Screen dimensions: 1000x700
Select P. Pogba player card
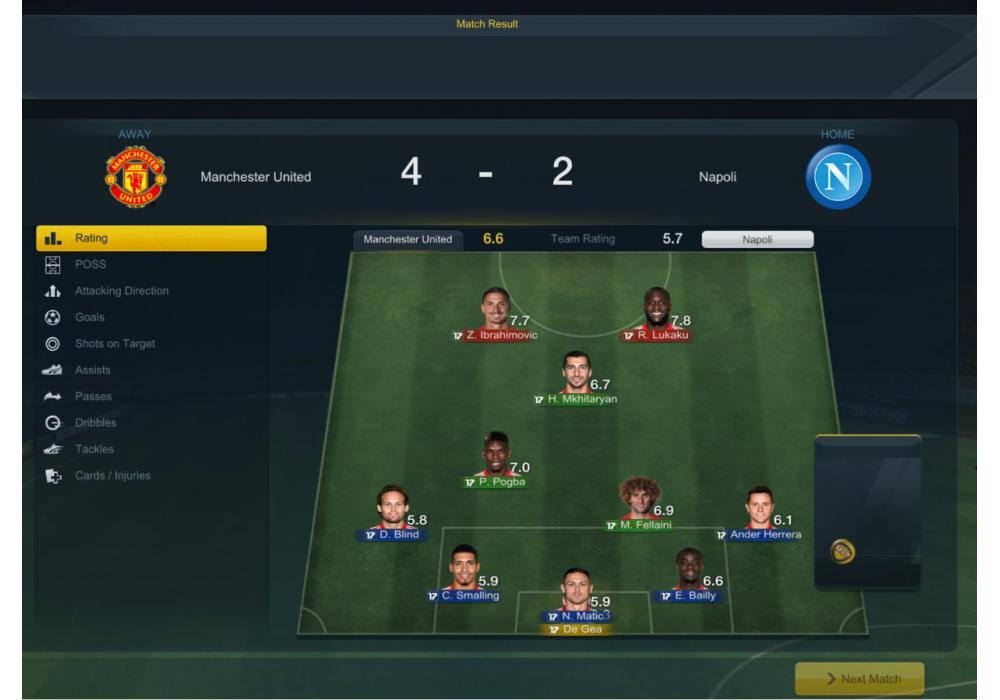click(x=496, y=455)
